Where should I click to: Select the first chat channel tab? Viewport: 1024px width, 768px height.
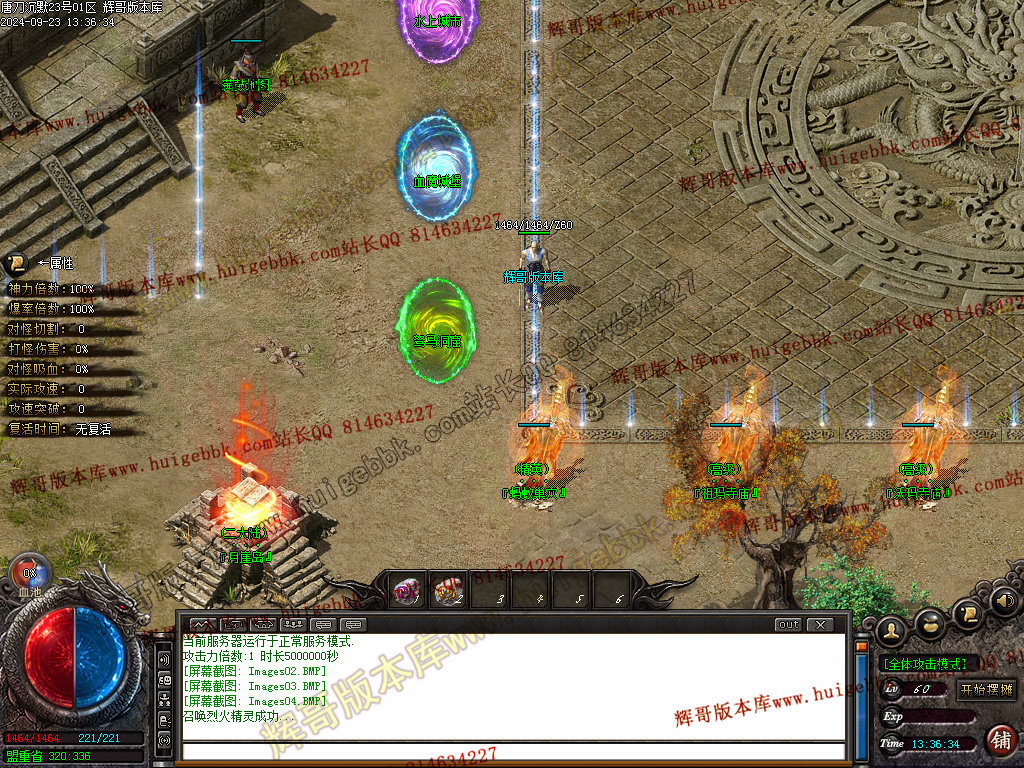(x=203, y=625)
